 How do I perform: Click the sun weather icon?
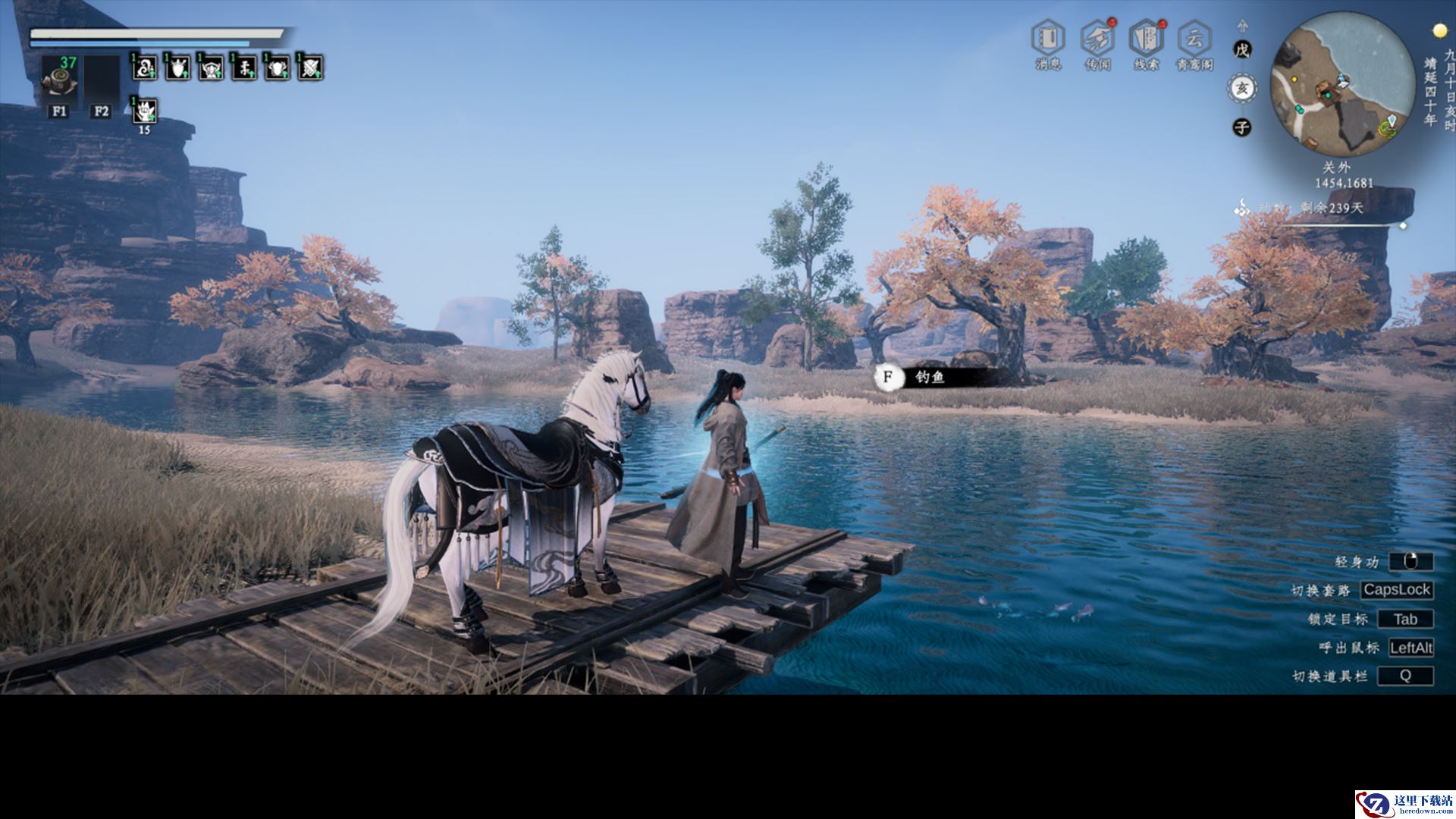pyautogui.click(x=1439, y=30)
